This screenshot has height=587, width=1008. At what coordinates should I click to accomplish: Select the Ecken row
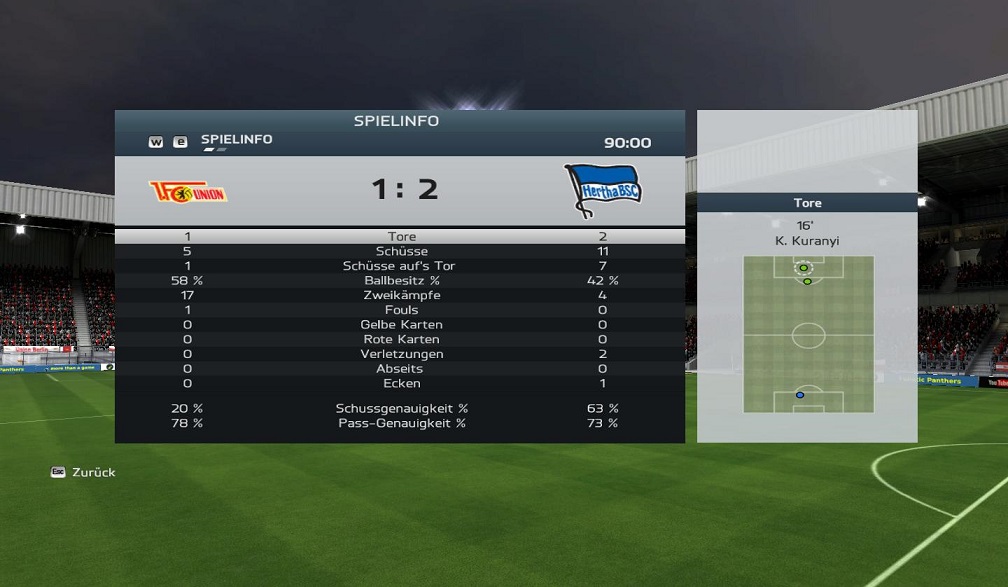pos(401,383)
